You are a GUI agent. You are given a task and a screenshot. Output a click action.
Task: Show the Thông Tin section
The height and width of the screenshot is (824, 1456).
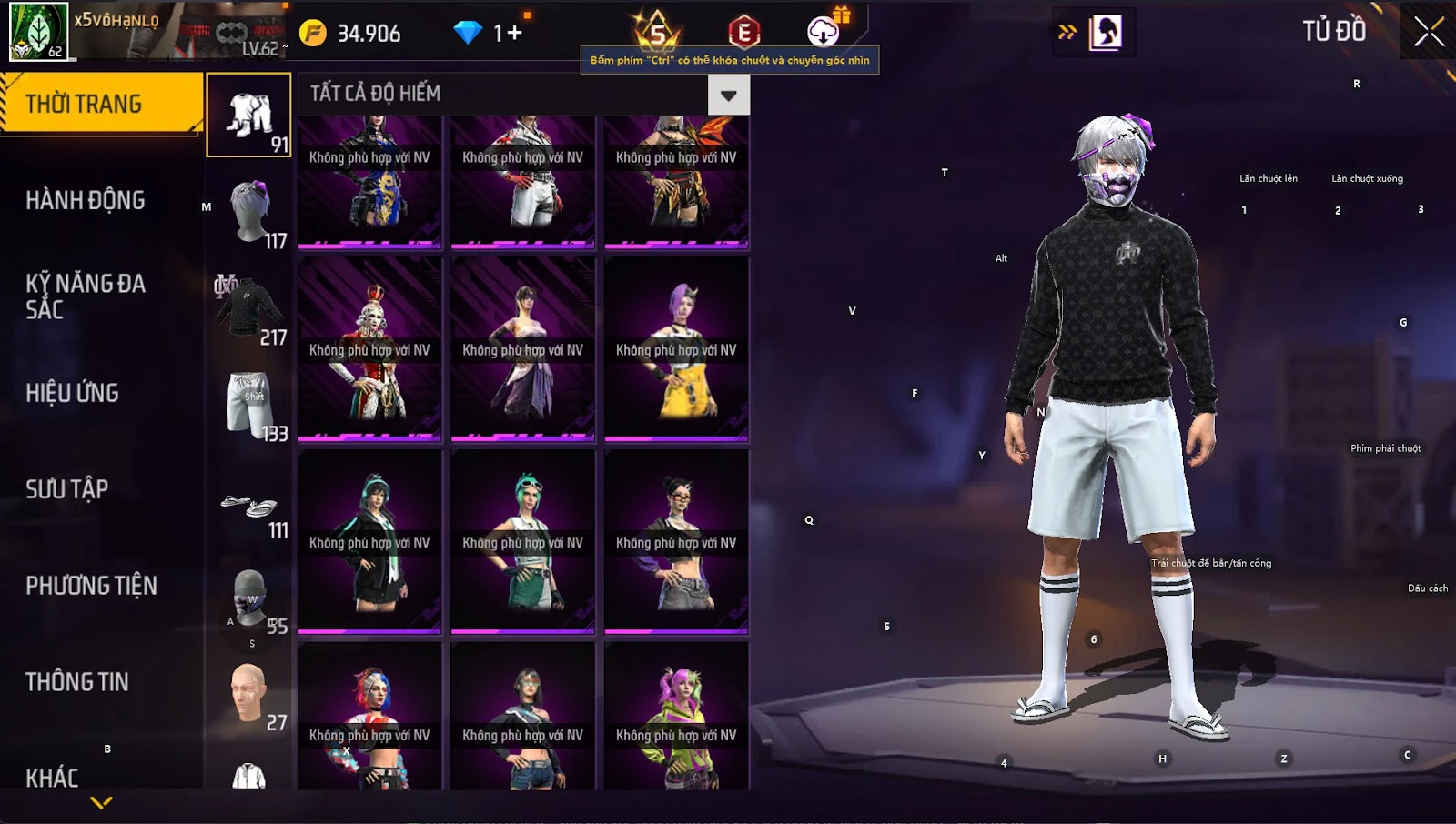[x=77, y=682]
